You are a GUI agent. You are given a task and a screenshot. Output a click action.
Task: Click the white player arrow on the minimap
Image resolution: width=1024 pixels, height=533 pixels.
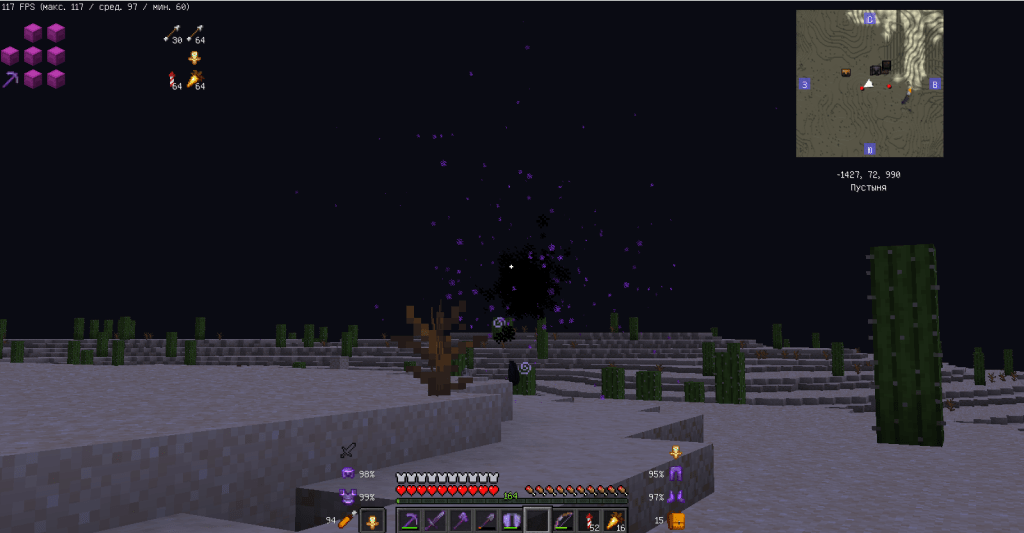(x=868, y=83)
